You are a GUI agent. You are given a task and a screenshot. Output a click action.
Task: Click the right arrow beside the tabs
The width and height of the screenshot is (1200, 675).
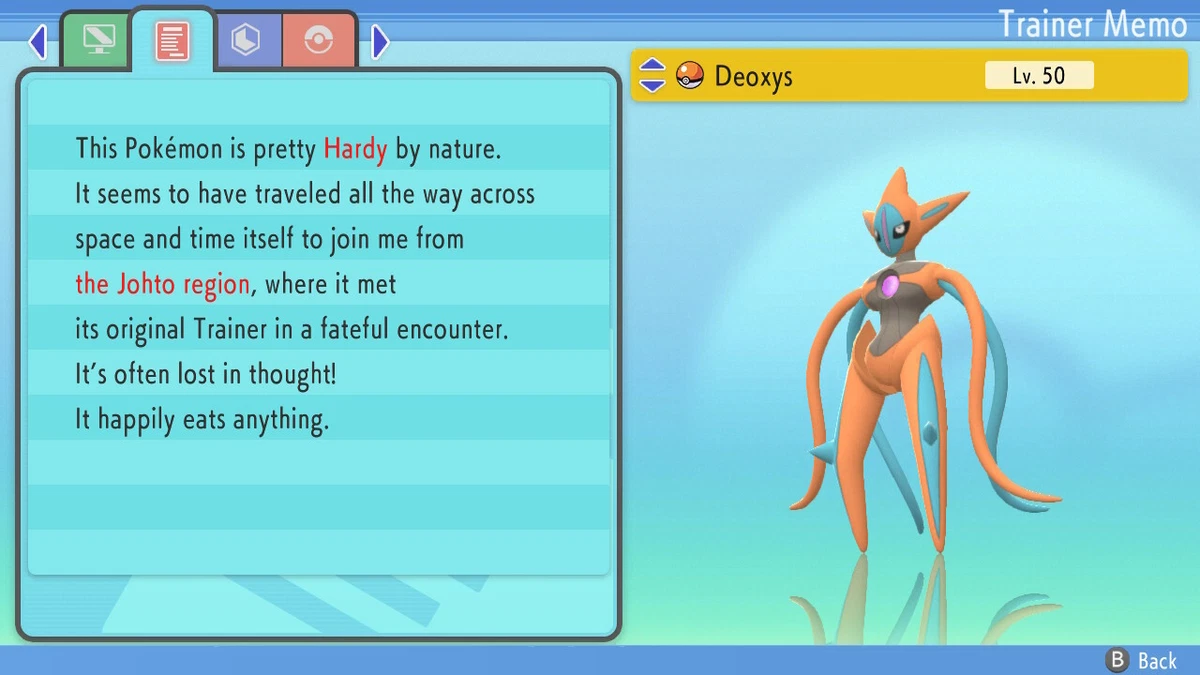click(x=380, y=41)
